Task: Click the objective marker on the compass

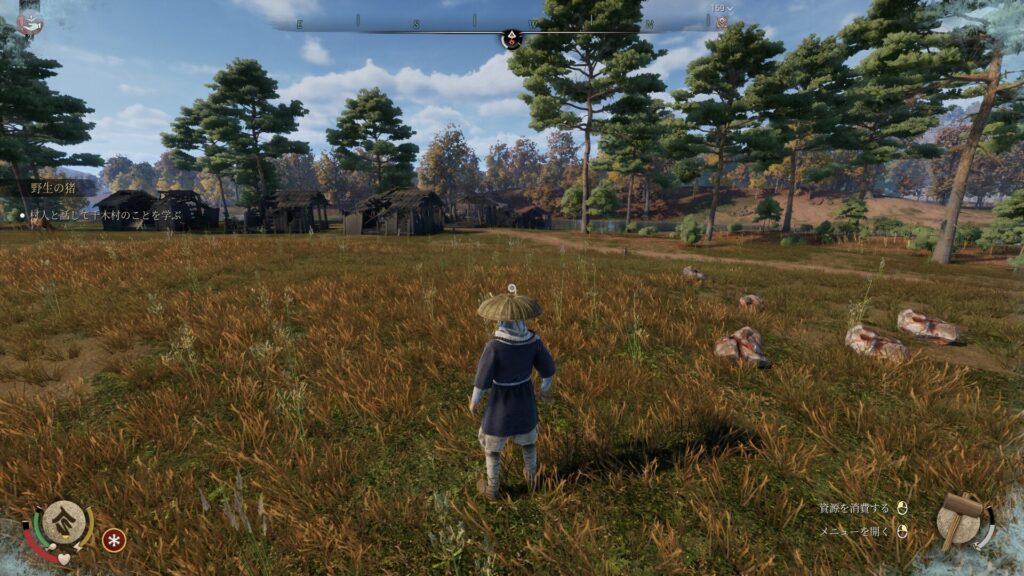Action: pyautogui.click(x=511, y=39)
